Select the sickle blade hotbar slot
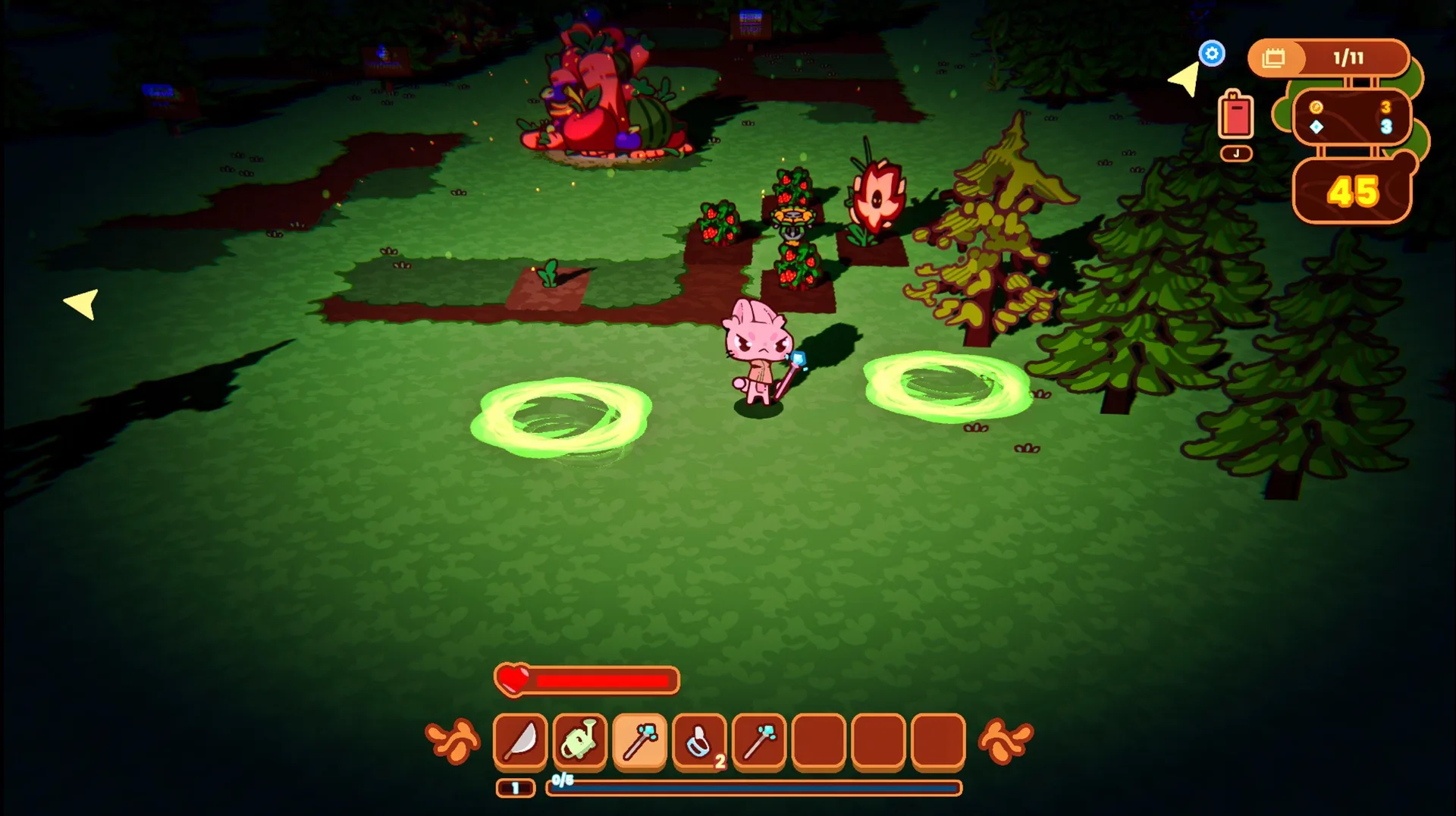This screenshot has height=816, width=1456. click(520, 741)
